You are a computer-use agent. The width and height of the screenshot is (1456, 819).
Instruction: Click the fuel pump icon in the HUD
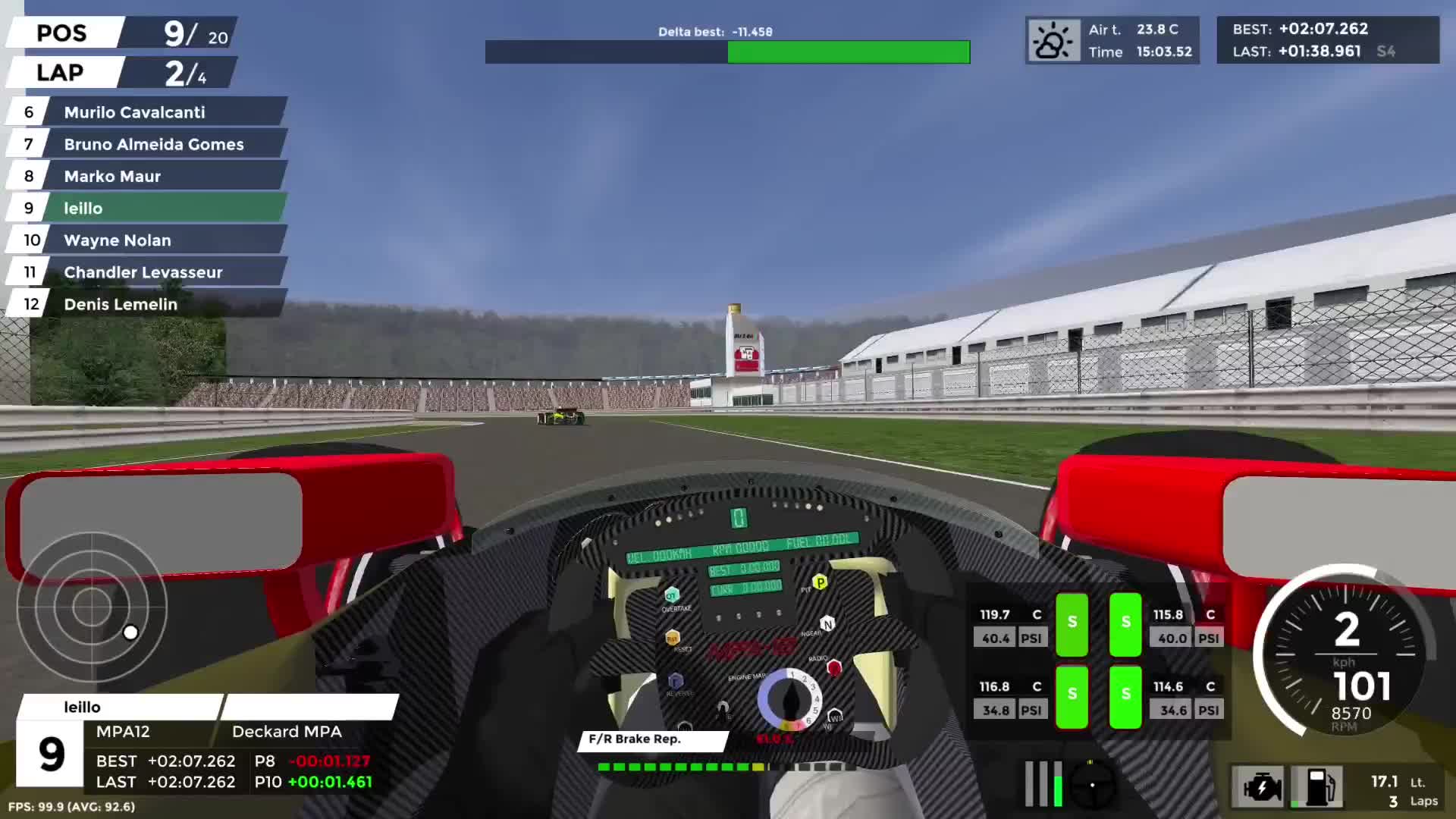(x=1317, y=788)
